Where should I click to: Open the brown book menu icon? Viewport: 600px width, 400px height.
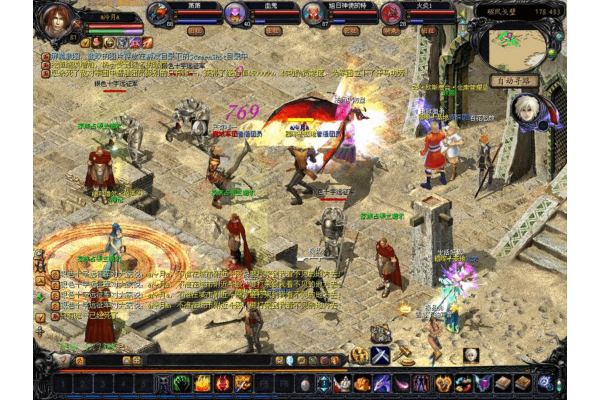(505, 383)
